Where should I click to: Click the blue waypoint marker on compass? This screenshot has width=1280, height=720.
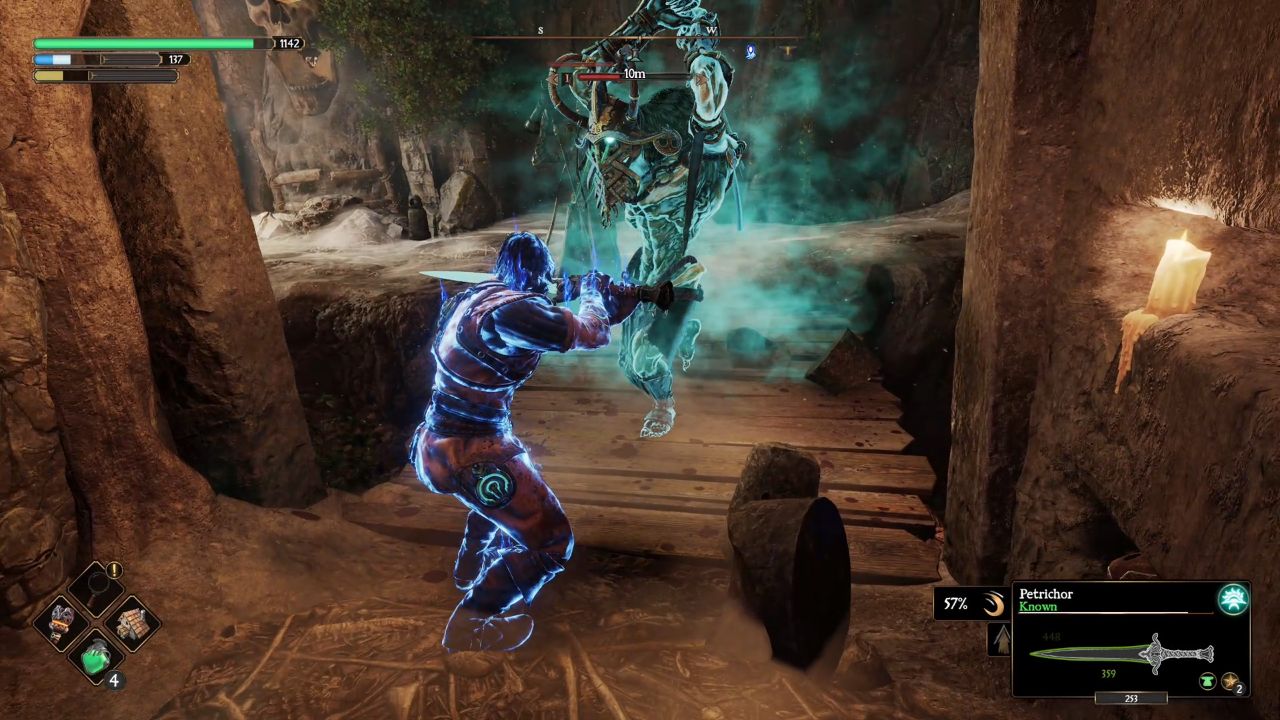(x=750, y=52)
